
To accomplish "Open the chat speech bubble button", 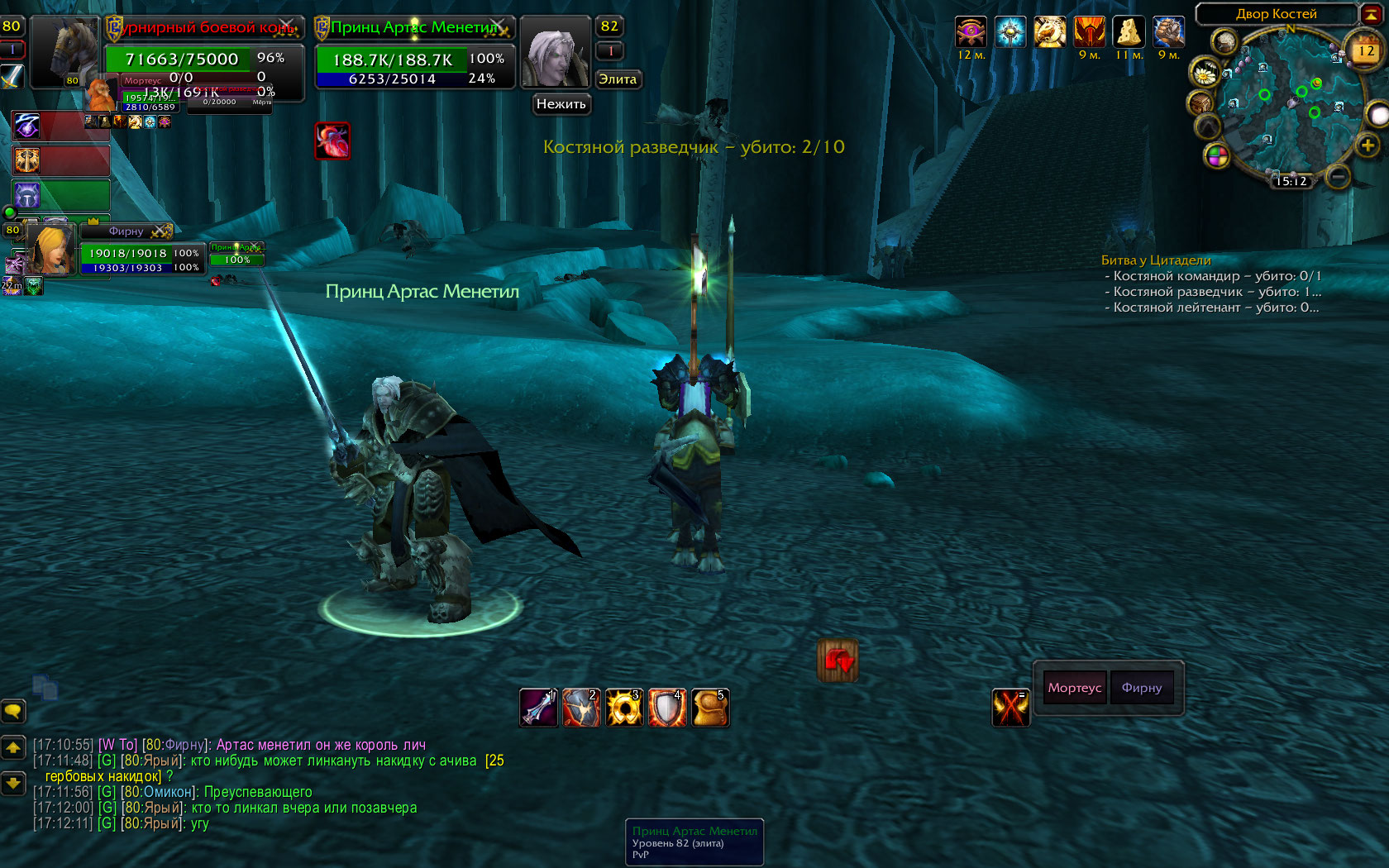I will coord(13,710).
